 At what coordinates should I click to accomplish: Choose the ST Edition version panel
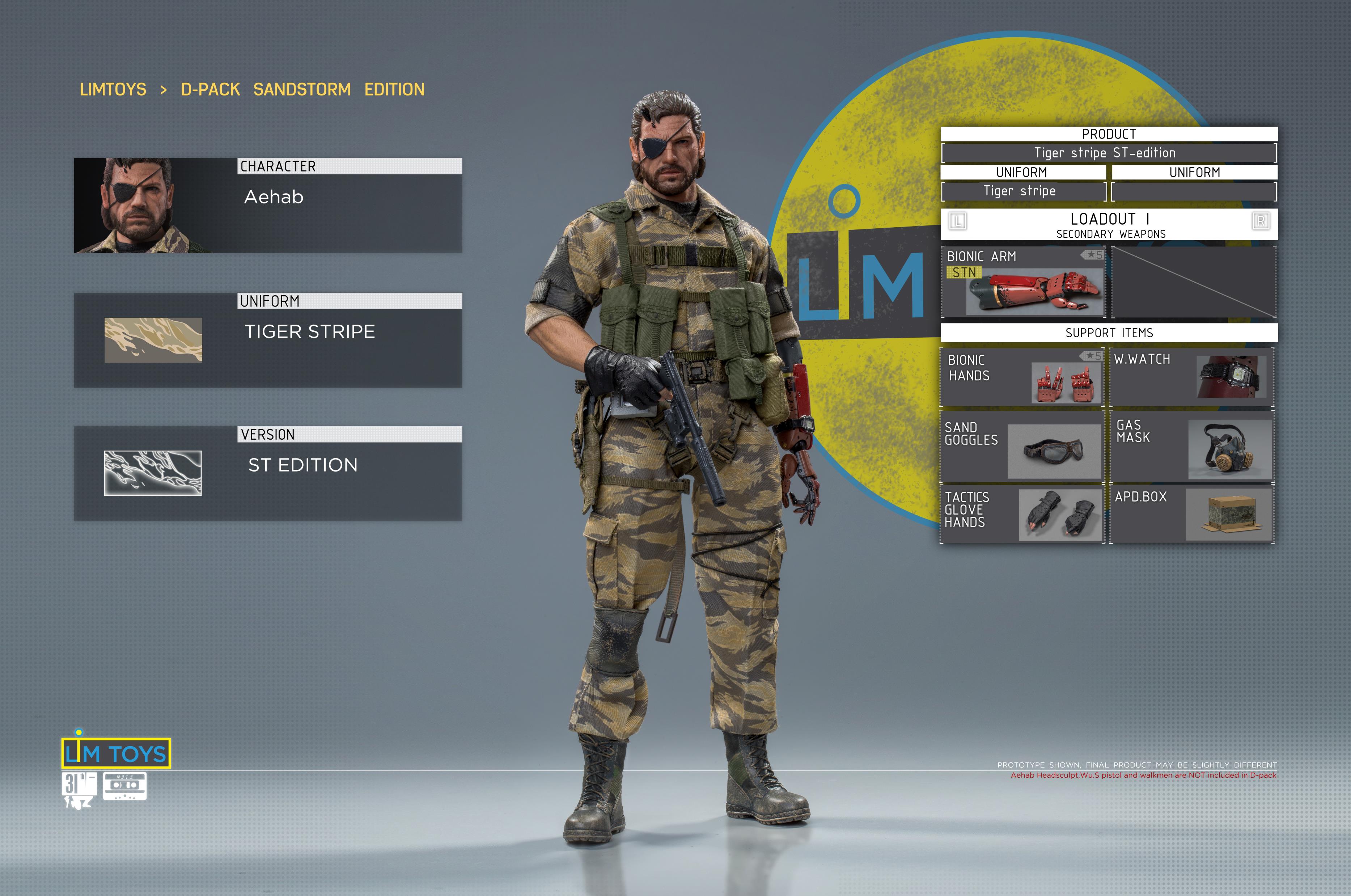point(267,474)
